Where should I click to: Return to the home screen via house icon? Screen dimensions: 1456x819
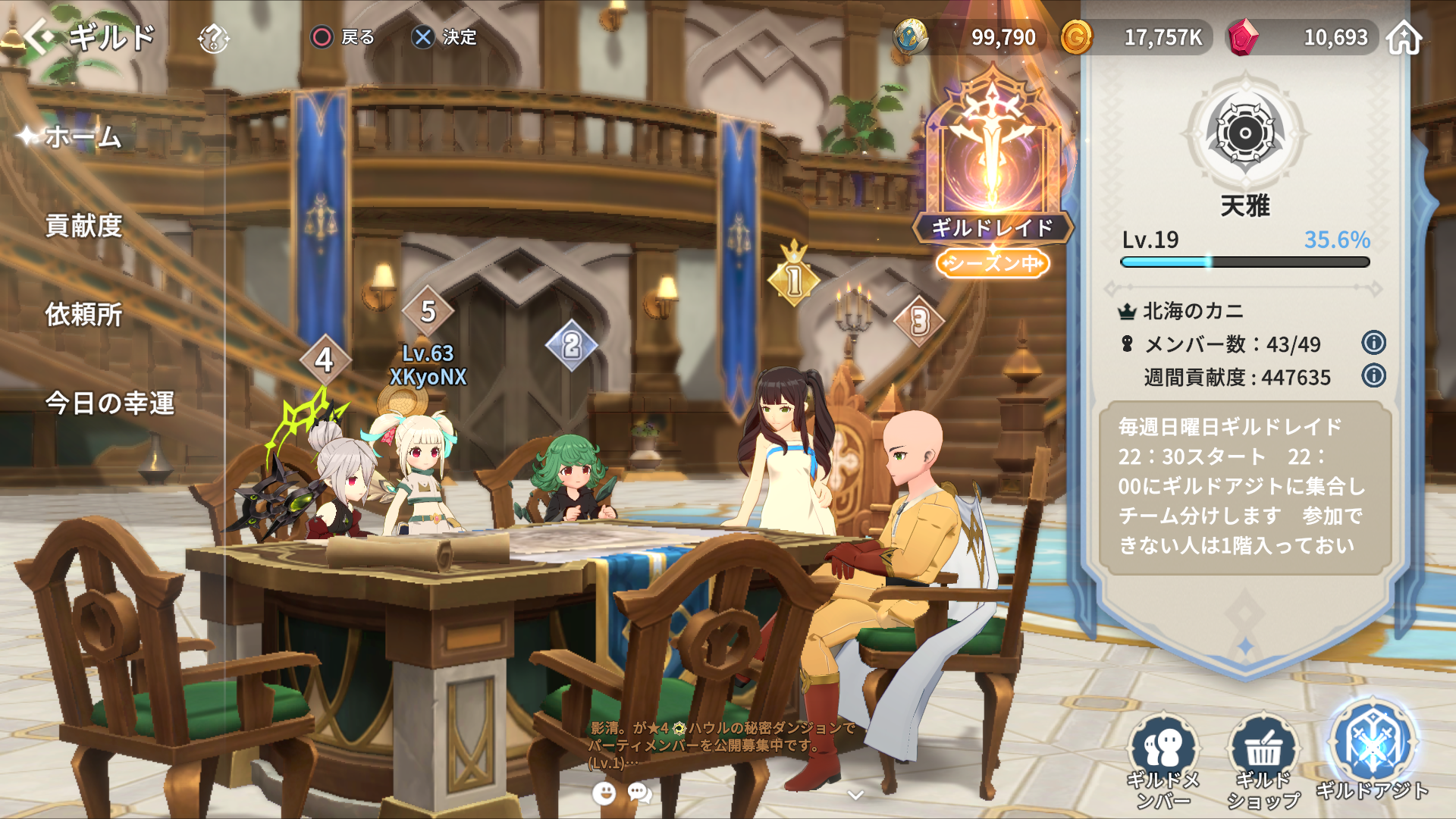coord(1404,37)
